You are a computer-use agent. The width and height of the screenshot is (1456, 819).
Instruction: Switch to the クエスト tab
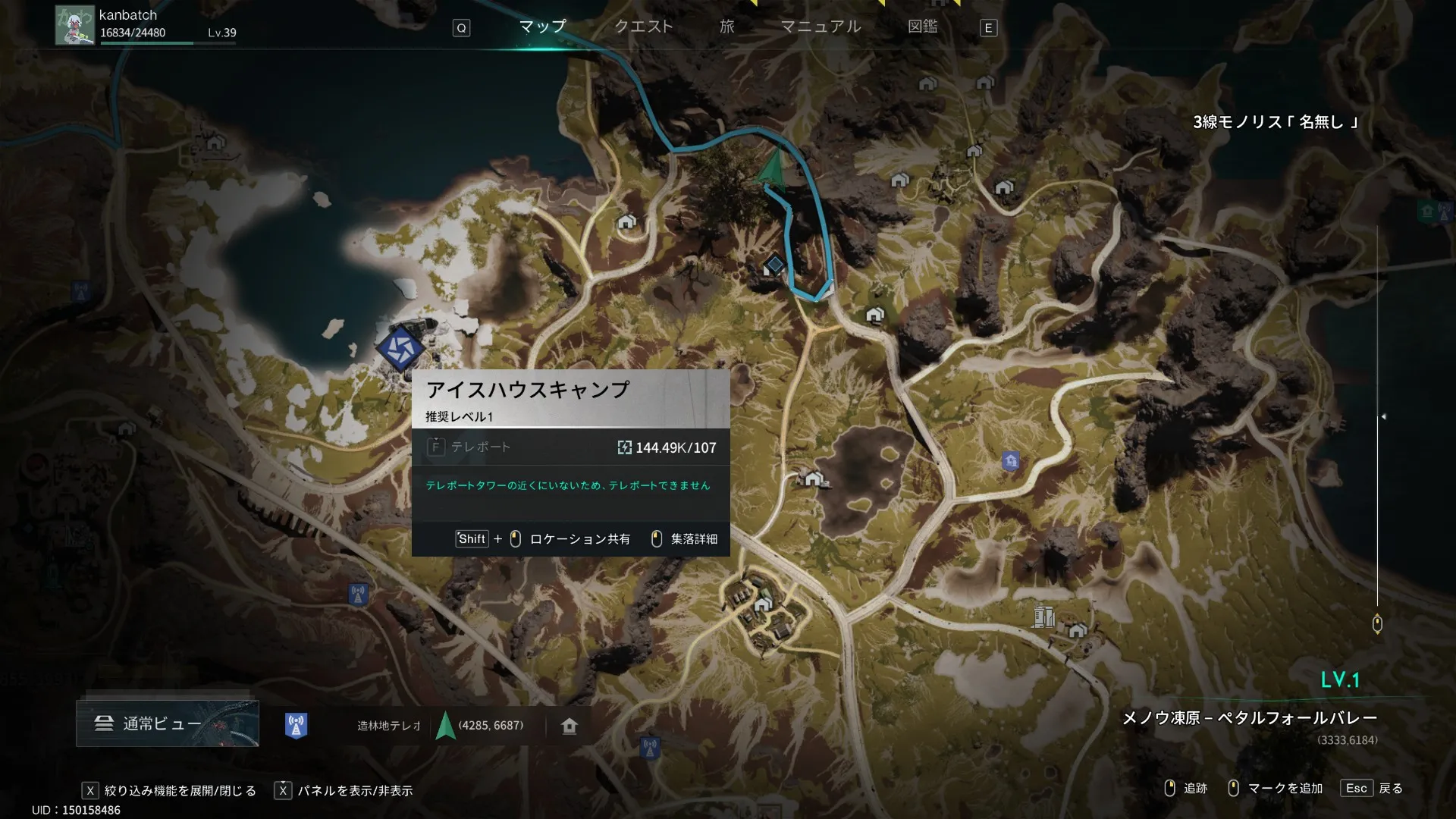pos(643,27)
